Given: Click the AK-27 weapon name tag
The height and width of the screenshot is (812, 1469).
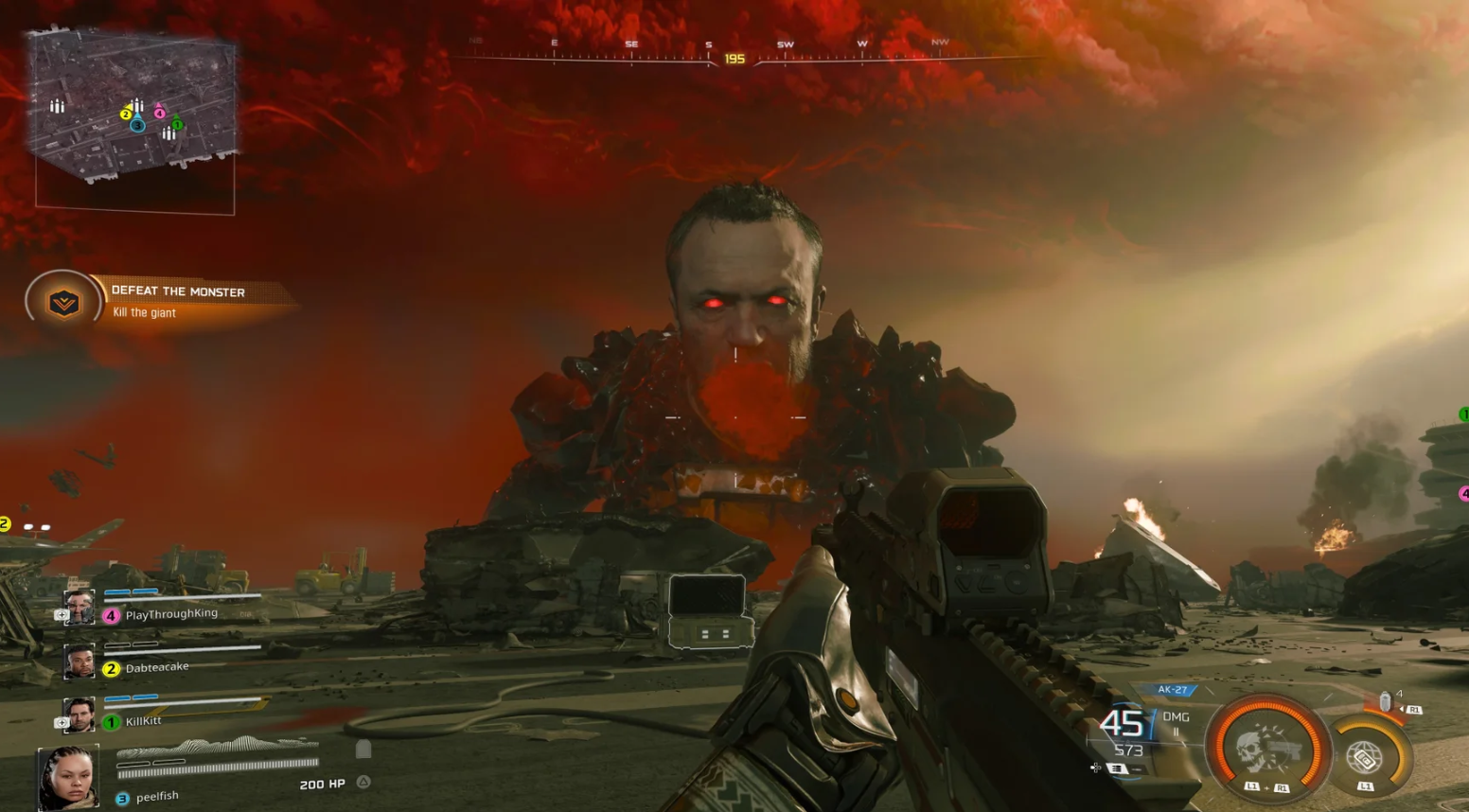Looking at the screenshot, I should tap(1172, 690).
